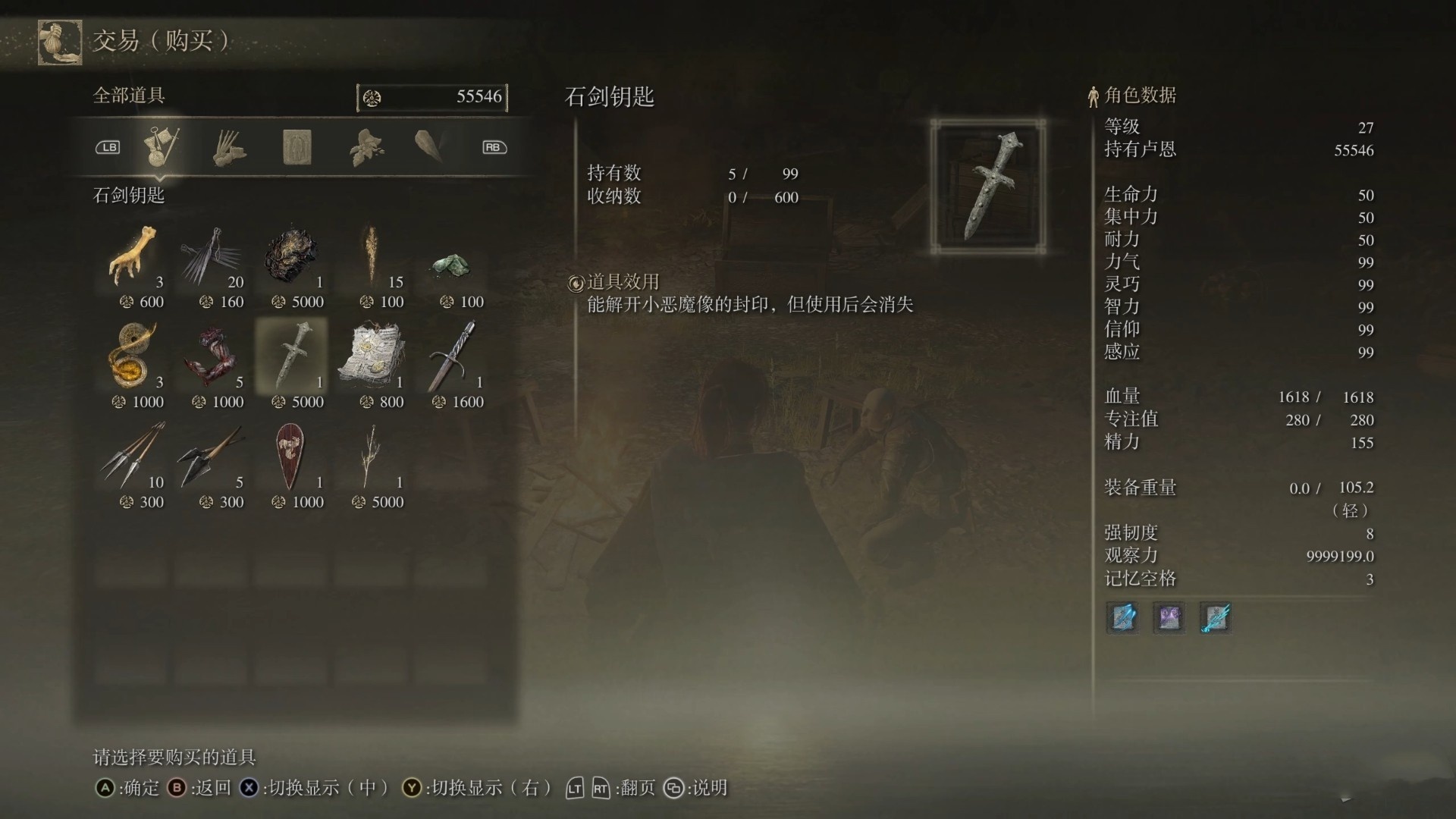1456x819 pixels.
Task: Switch to the previous shop tab with LB
Action: (x=107, y=147)
